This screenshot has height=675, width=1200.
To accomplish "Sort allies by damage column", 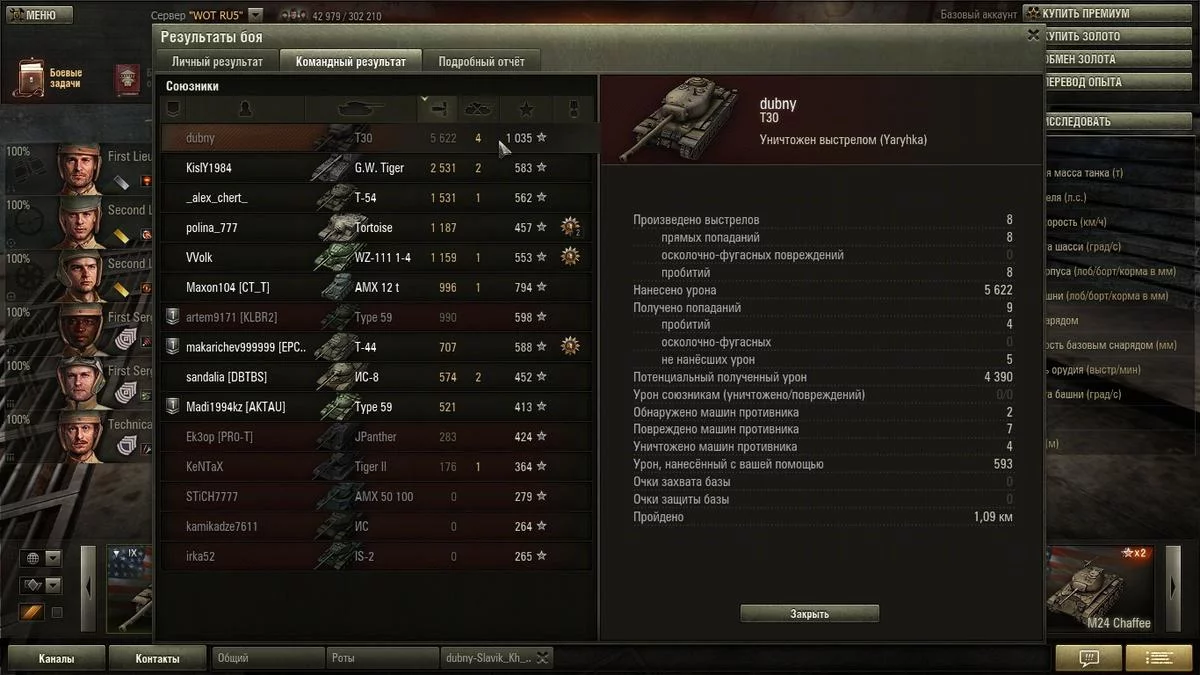I will tap(439, 108).
